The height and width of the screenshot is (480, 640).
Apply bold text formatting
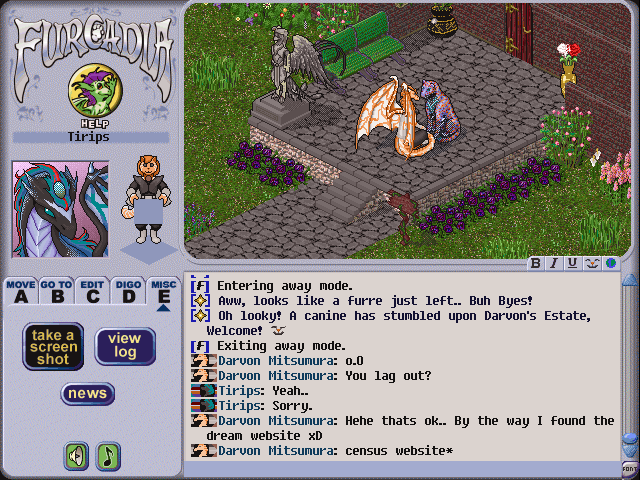tap(536, 263)
